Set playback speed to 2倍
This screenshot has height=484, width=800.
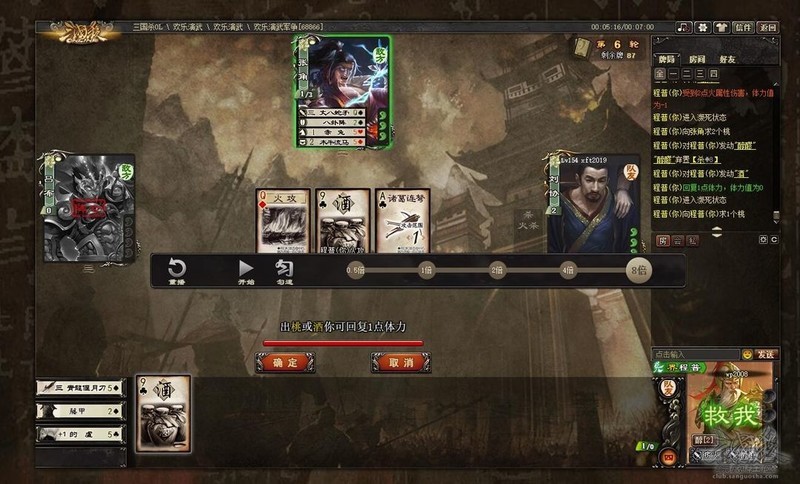[497, 271]
